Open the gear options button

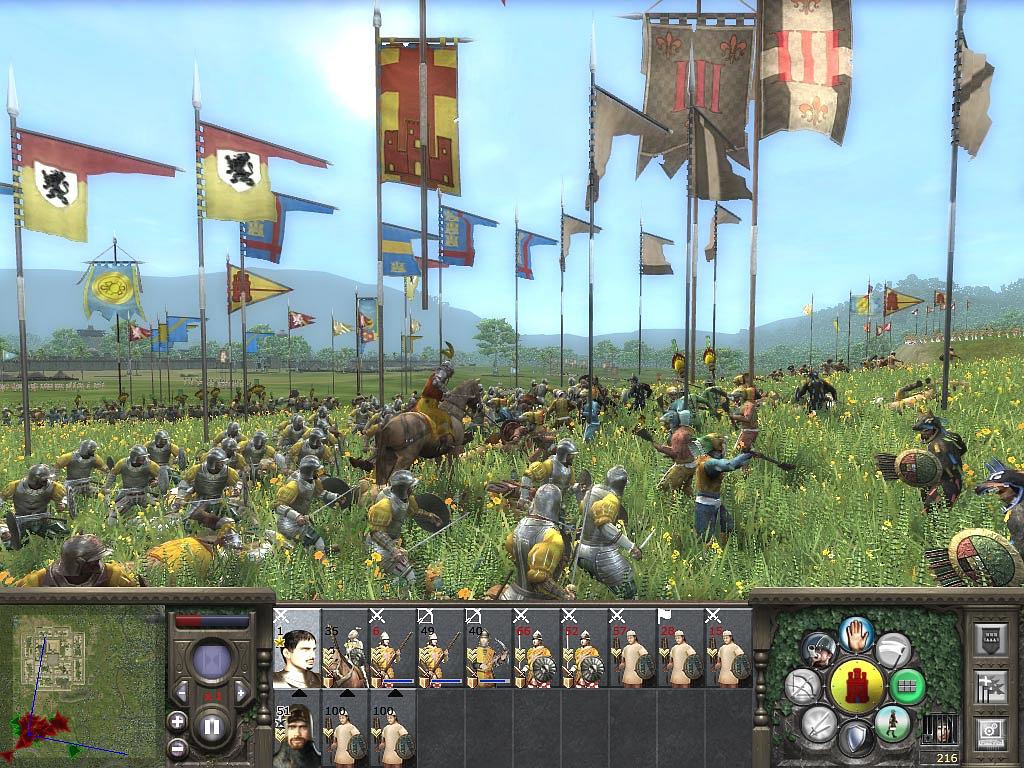(x=989, y=731)
